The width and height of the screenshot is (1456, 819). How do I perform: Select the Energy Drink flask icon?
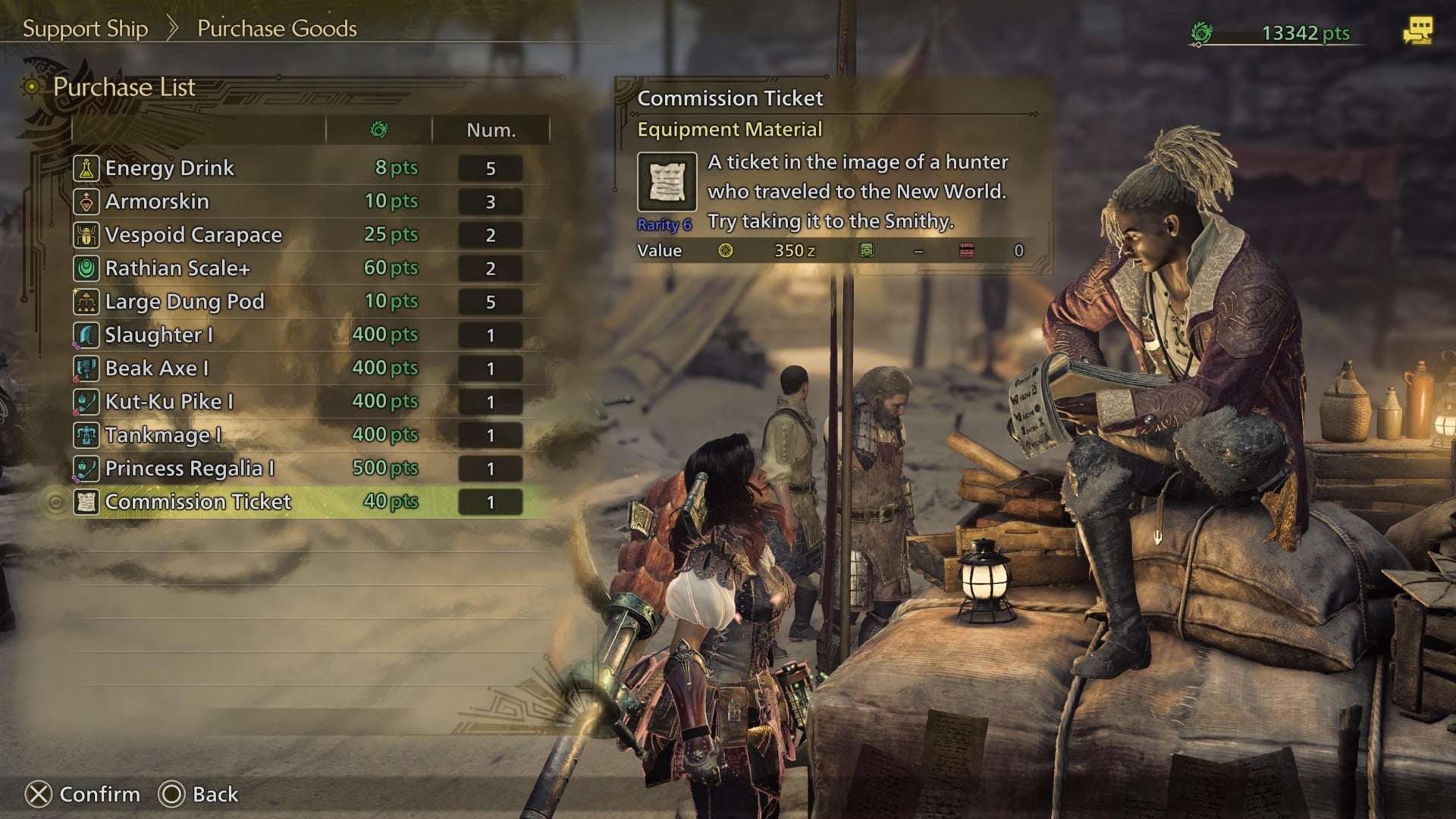(86, 168)
